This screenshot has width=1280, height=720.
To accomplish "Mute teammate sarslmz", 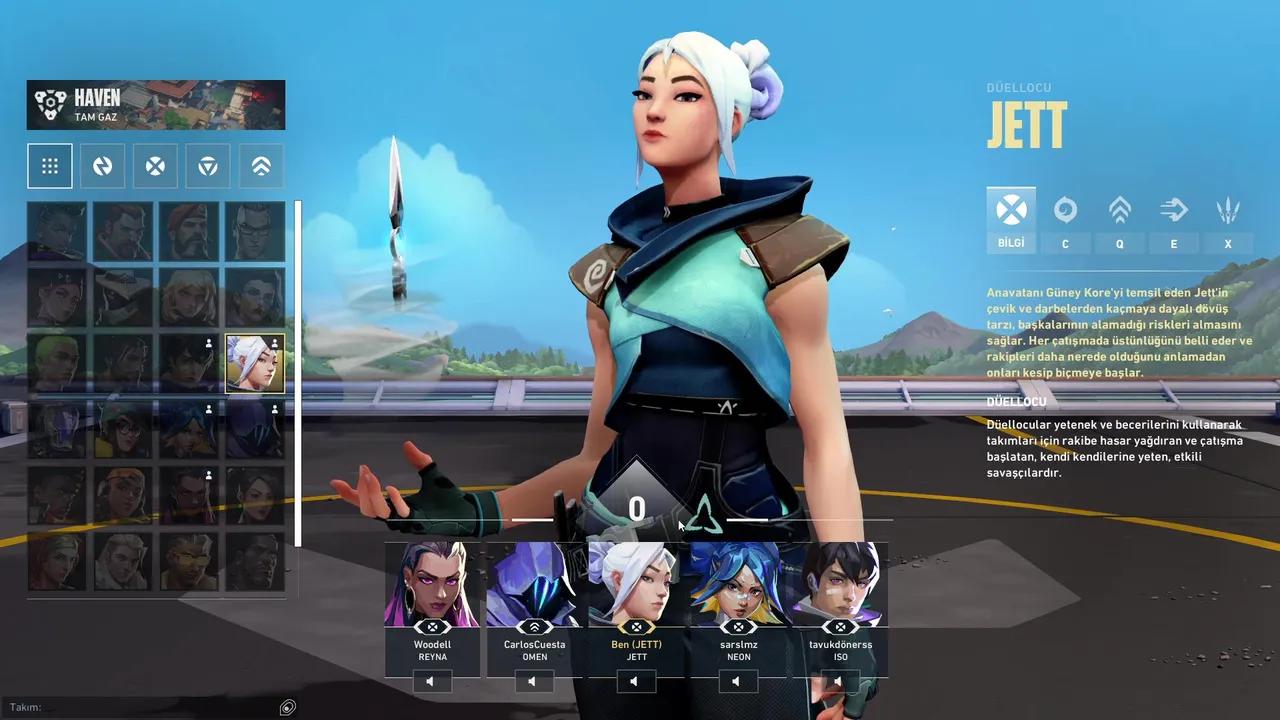I will coord(737,681).
